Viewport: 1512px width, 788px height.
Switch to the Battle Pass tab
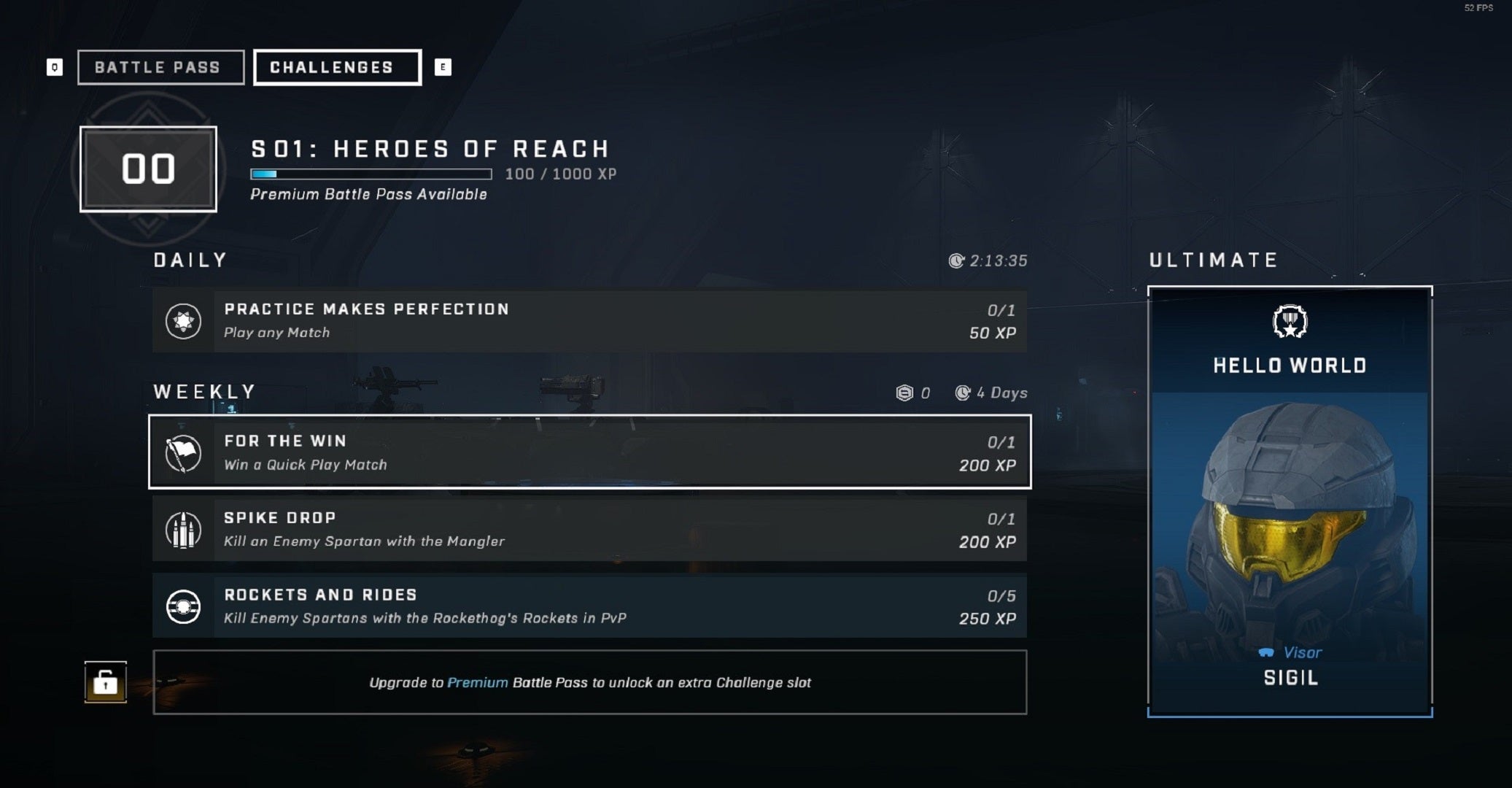[x=160, y=67]
